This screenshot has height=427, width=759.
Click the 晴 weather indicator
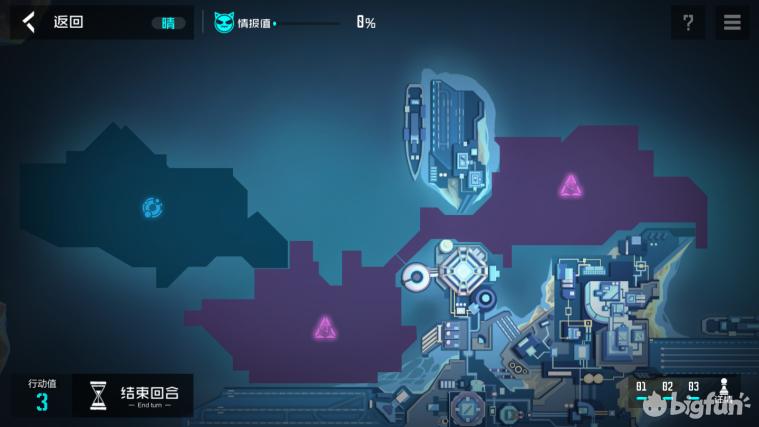[x=168, y=22]
